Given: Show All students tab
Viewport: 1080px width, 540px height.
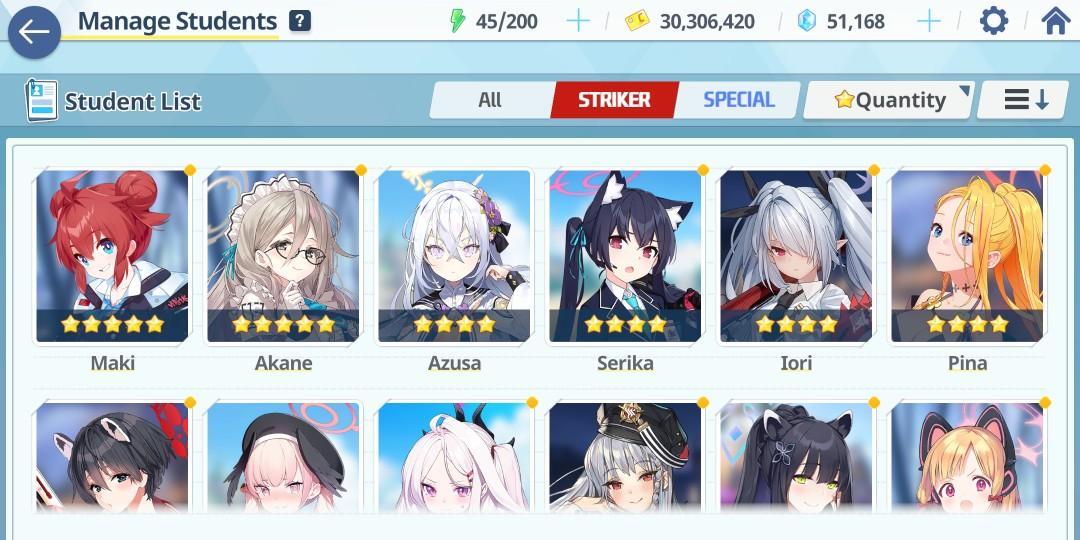Looking at the screenshot, I should (490, 100).
